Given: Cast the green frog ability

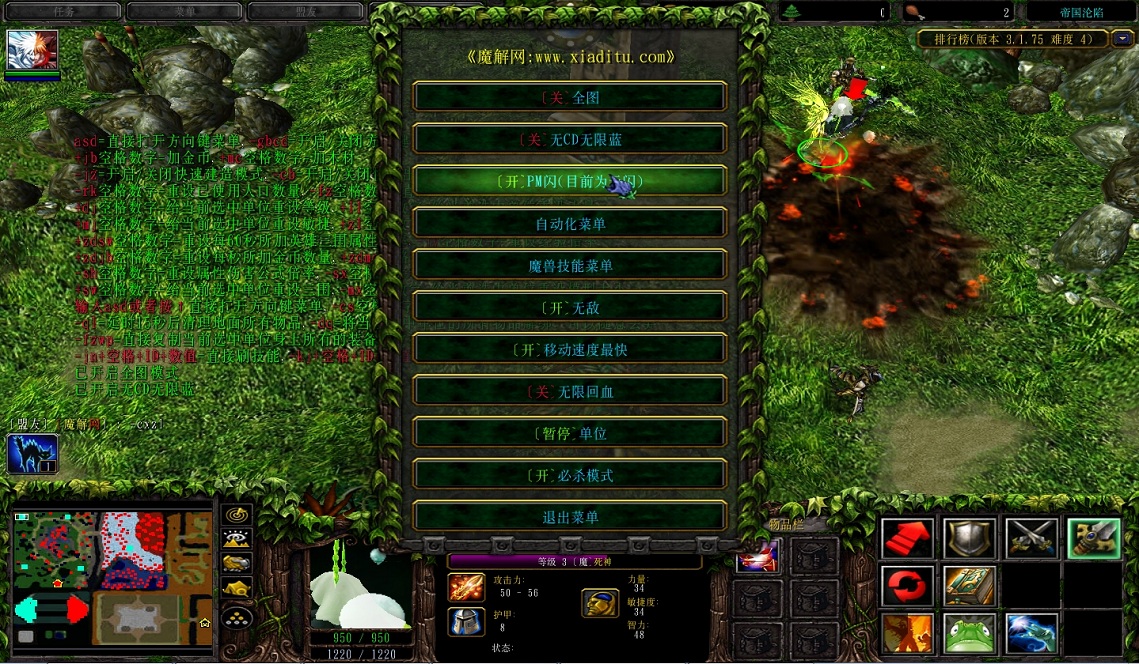Looking at the screenshot, I should tap(969, 633).
